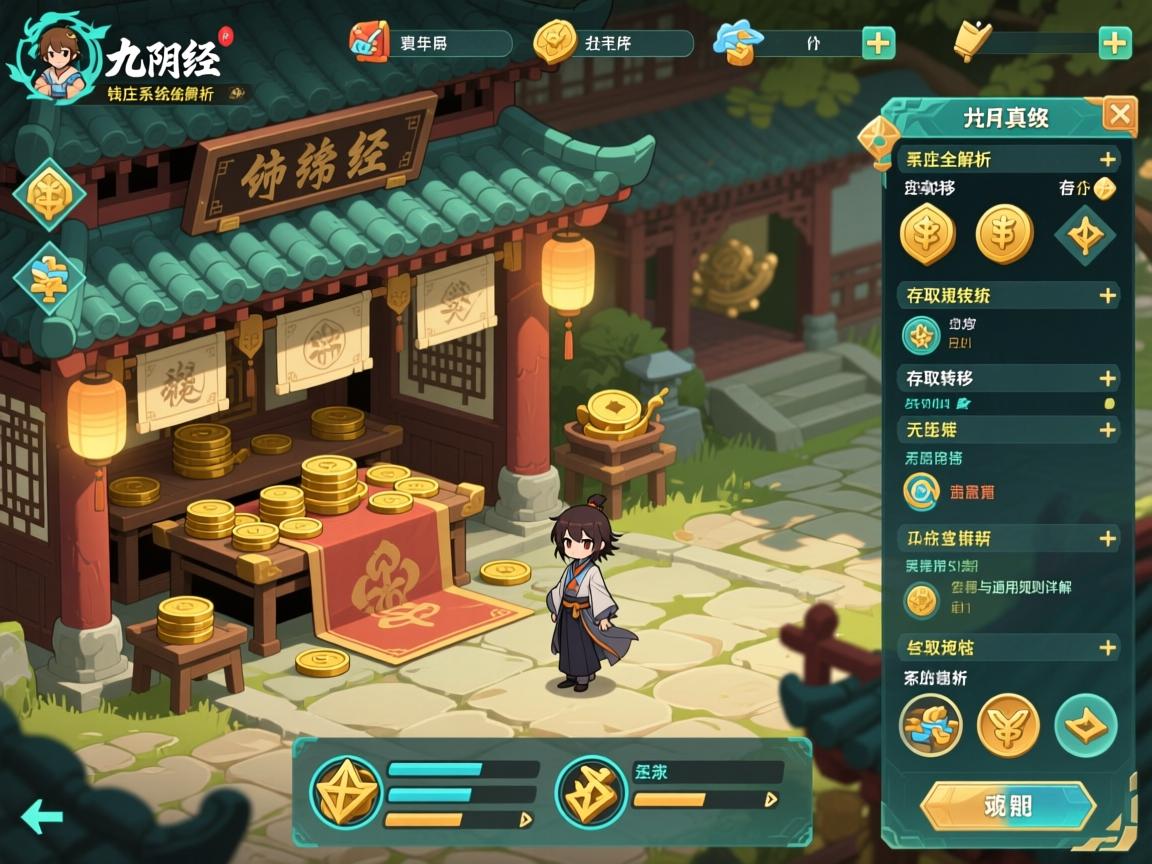This screenshot has width=1152, height=864.
Task: Select the blue spiral ring icon
Action: click(920, 491)
